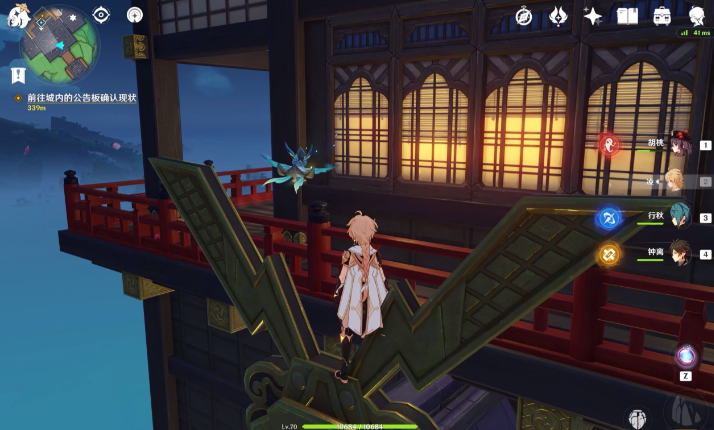Use 胡桃's red elemental icon
This screenshot has width=714, height=430.
click(x=609, y=145)
